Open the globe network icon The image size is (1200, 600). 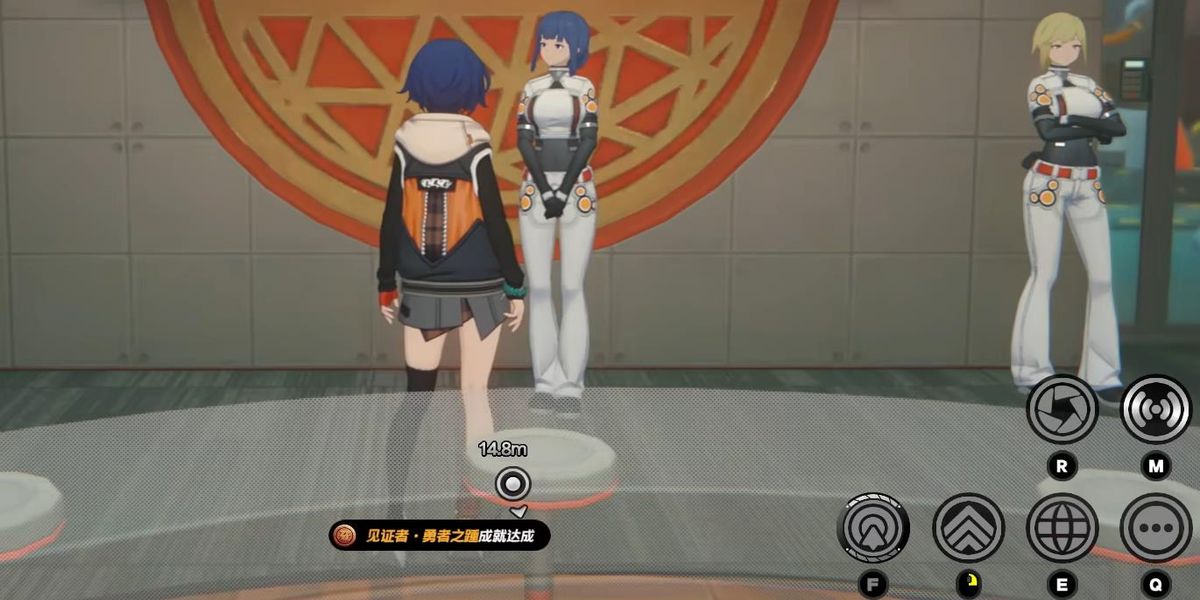pyautogui.click(x=1062, y=527)
